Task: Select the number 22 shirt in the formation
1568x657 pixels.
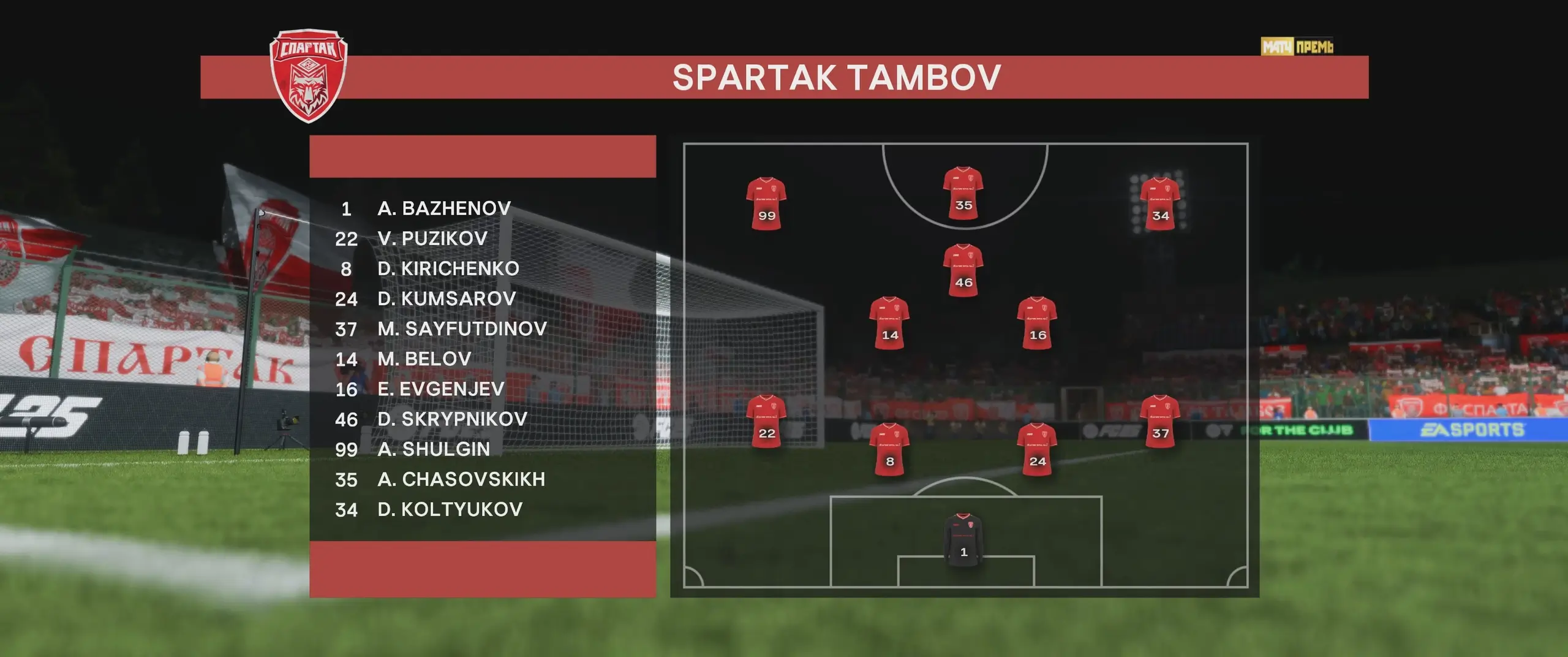Action: 766,421
